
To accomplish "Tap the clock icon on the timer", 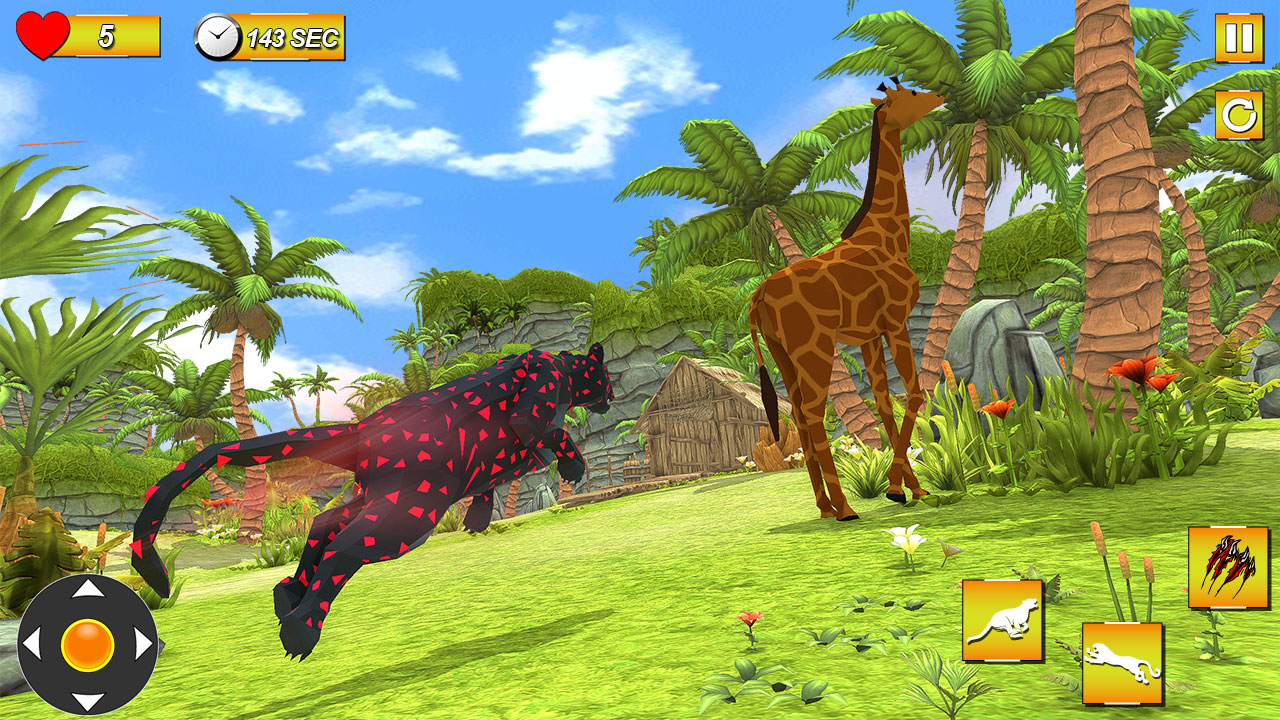I will tap(216, 37).
